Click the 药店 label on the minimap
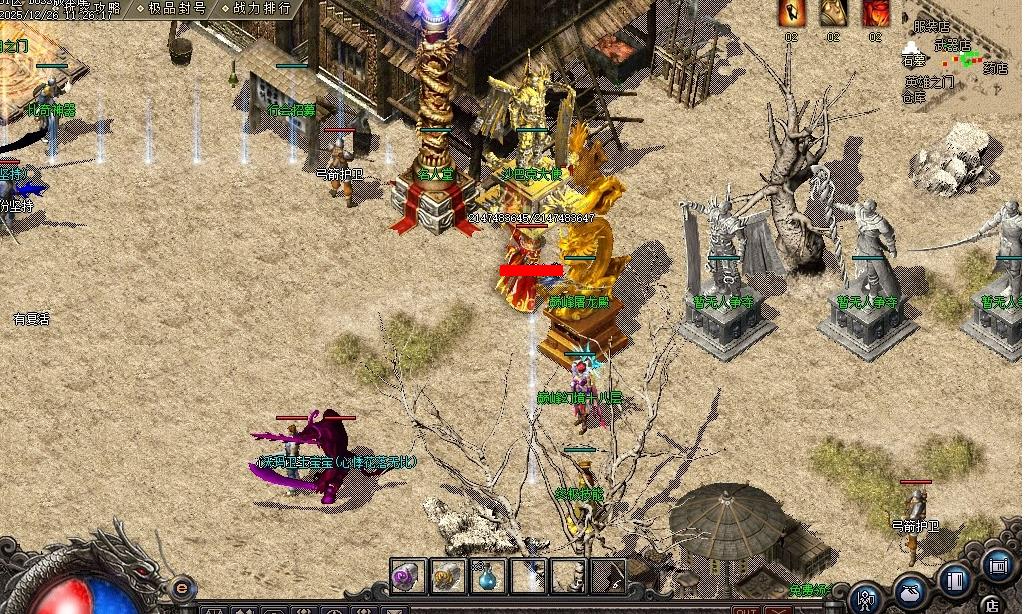1028x614 pixels. (x=995, y=68)
